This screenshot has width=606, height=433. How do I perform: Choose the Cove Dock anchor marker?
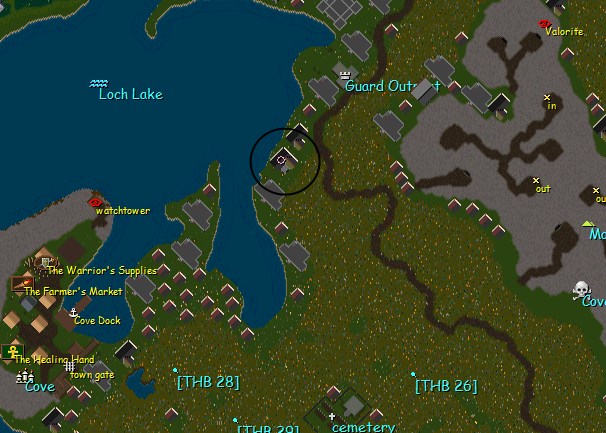73,312
